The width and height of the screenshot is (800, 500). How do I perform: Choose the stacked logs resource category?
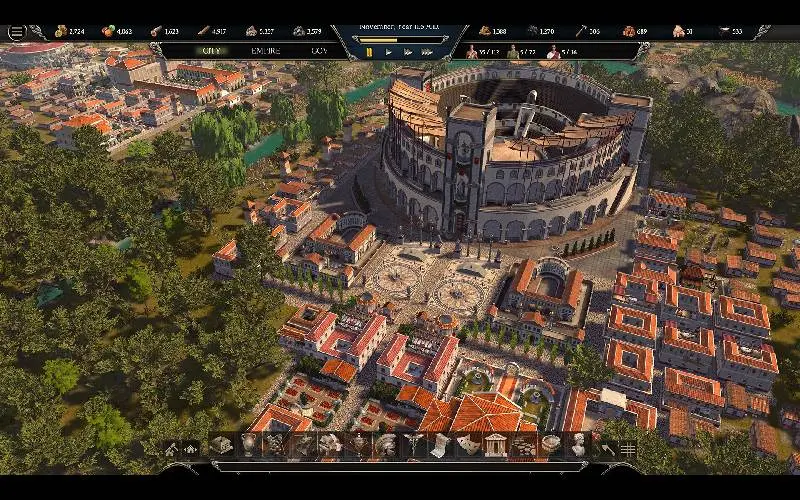[x=521, y=445]
